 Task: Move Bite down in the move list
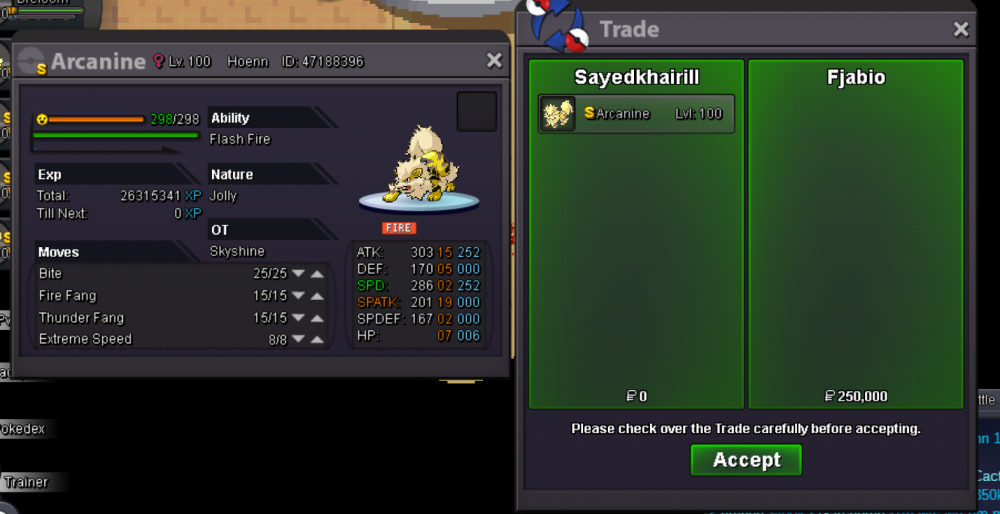298,274
